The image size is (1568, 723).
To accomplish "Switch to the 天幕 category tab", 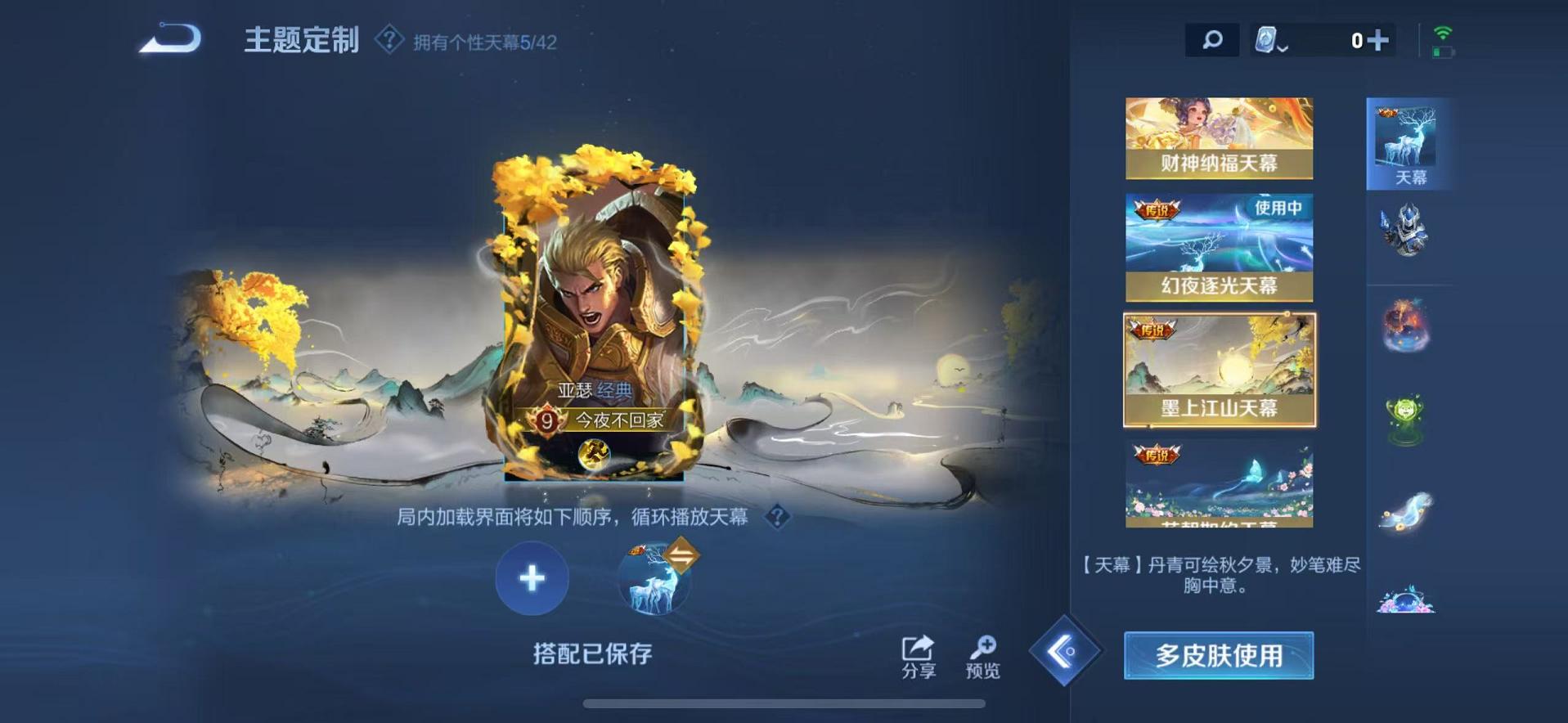I will (x=1409, y=143).
